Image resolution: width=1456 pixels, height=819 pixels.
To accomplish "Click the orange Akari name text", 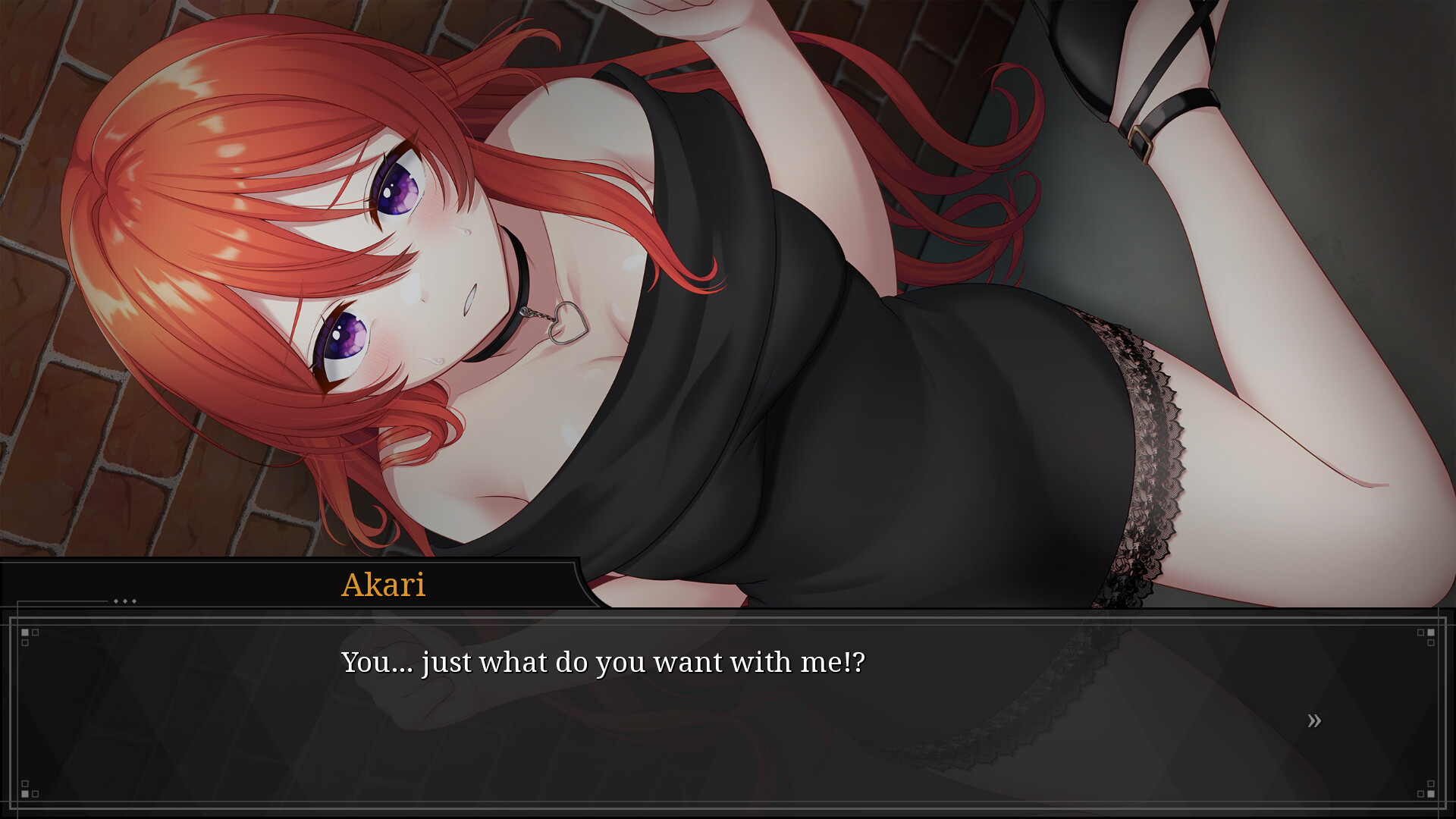I will [383, 585].
